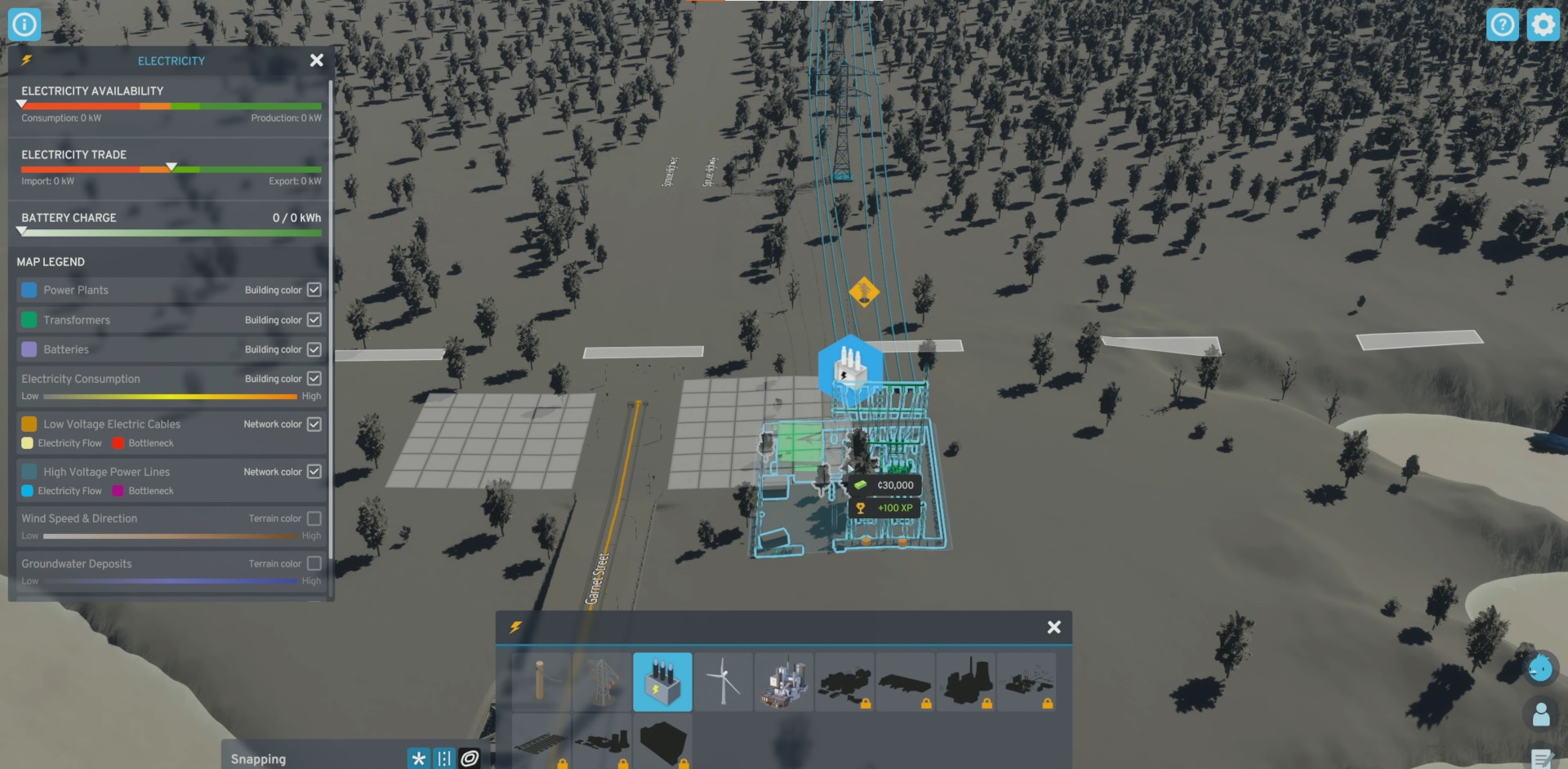This screenshot has height=769, width=1568.
Task: Open the help question mark icon
Action: (1503, 24)
